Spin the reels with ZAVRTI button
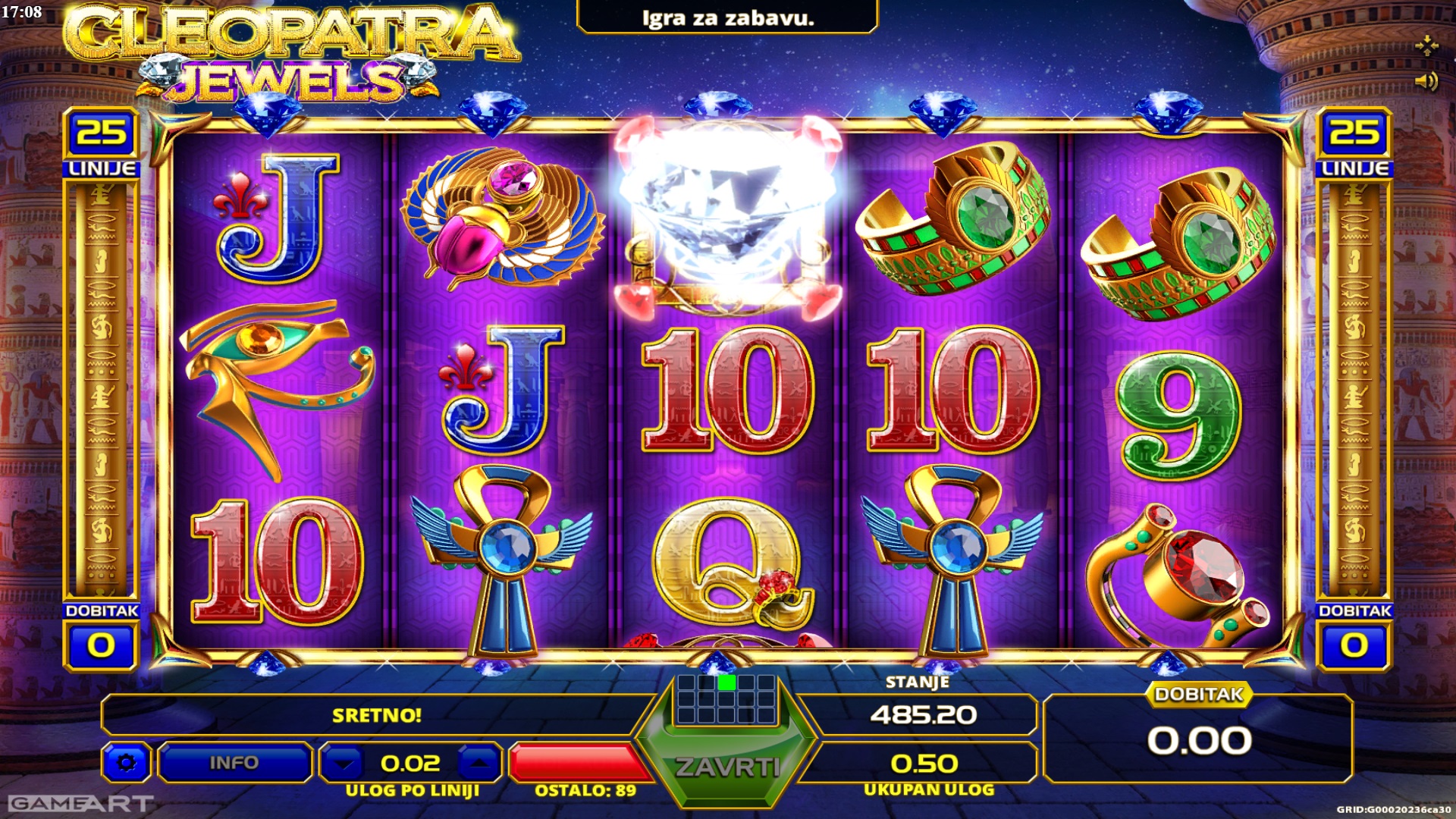 tap(726, 766)
